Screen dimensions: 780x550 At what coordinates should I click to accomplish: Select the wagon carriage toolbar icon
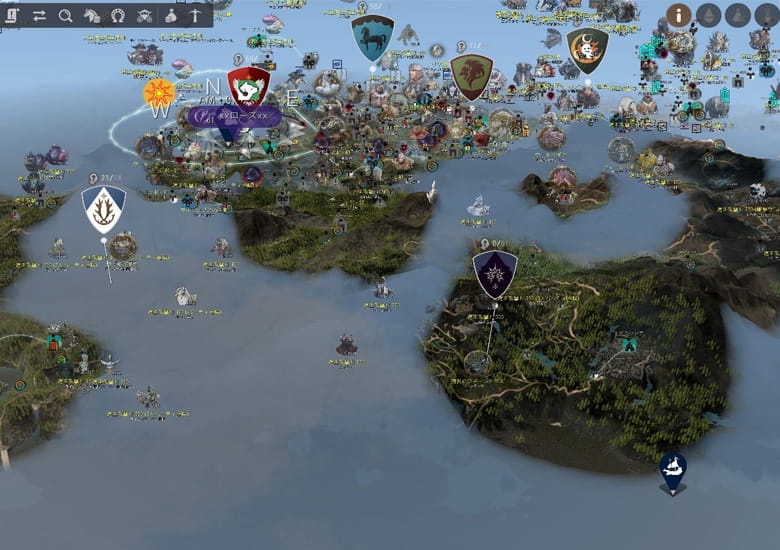144,15
